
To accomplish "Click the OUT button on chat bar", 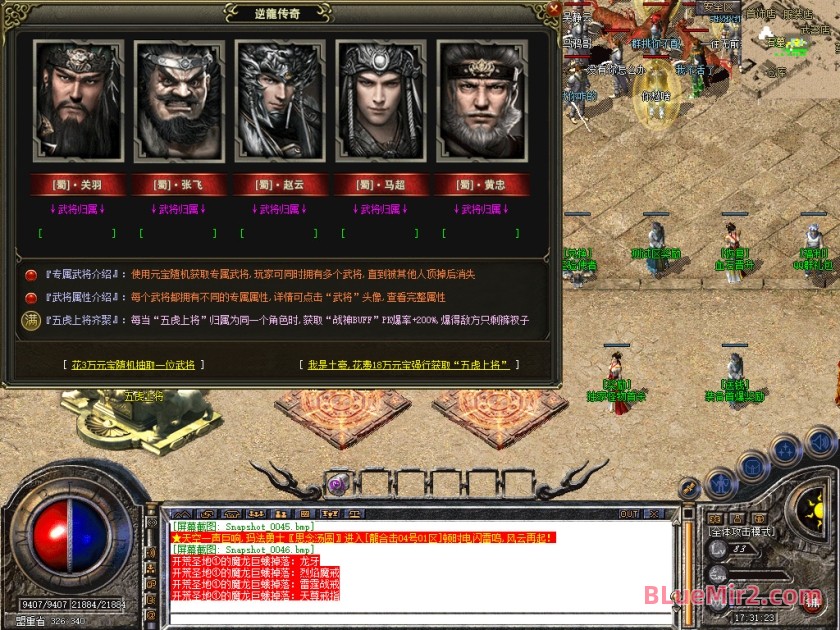I will (x=629, y=514).
